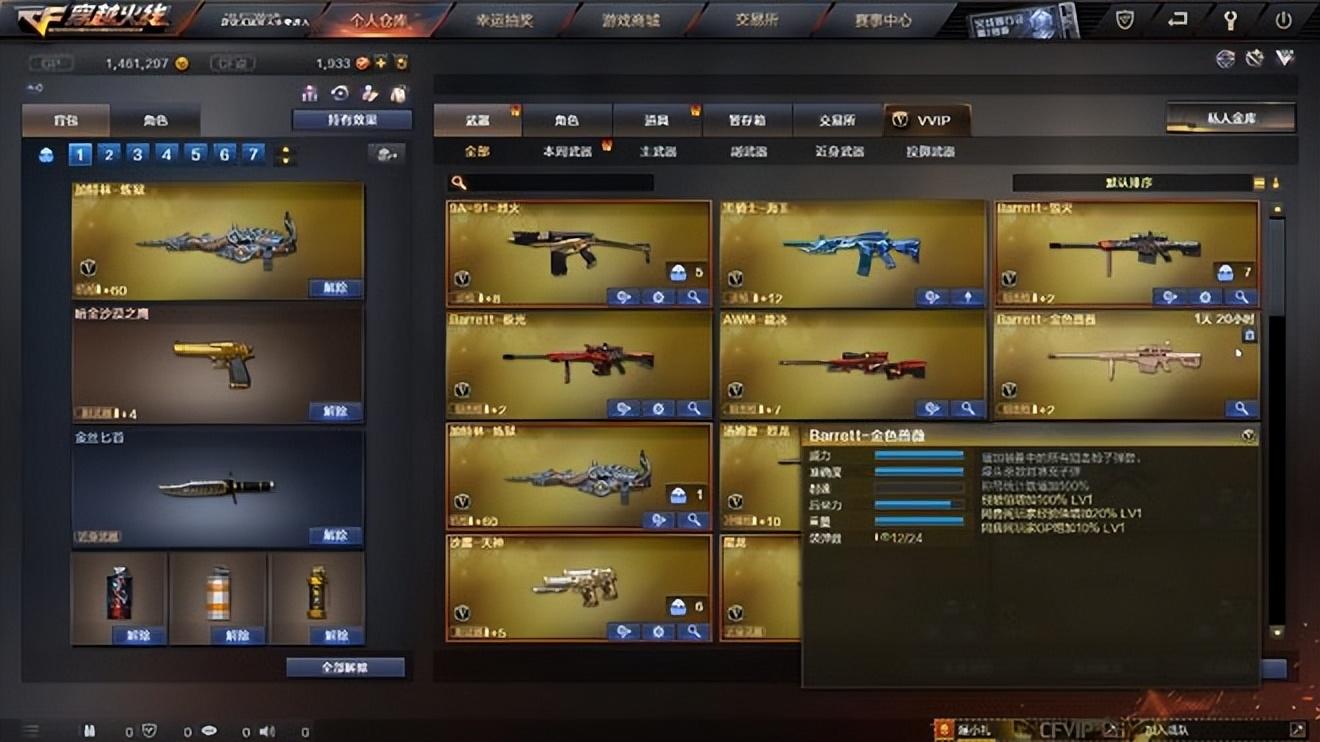Click the weapon search input field
Viewport: 1320px width, 742px height.
[x=560, y=182]
